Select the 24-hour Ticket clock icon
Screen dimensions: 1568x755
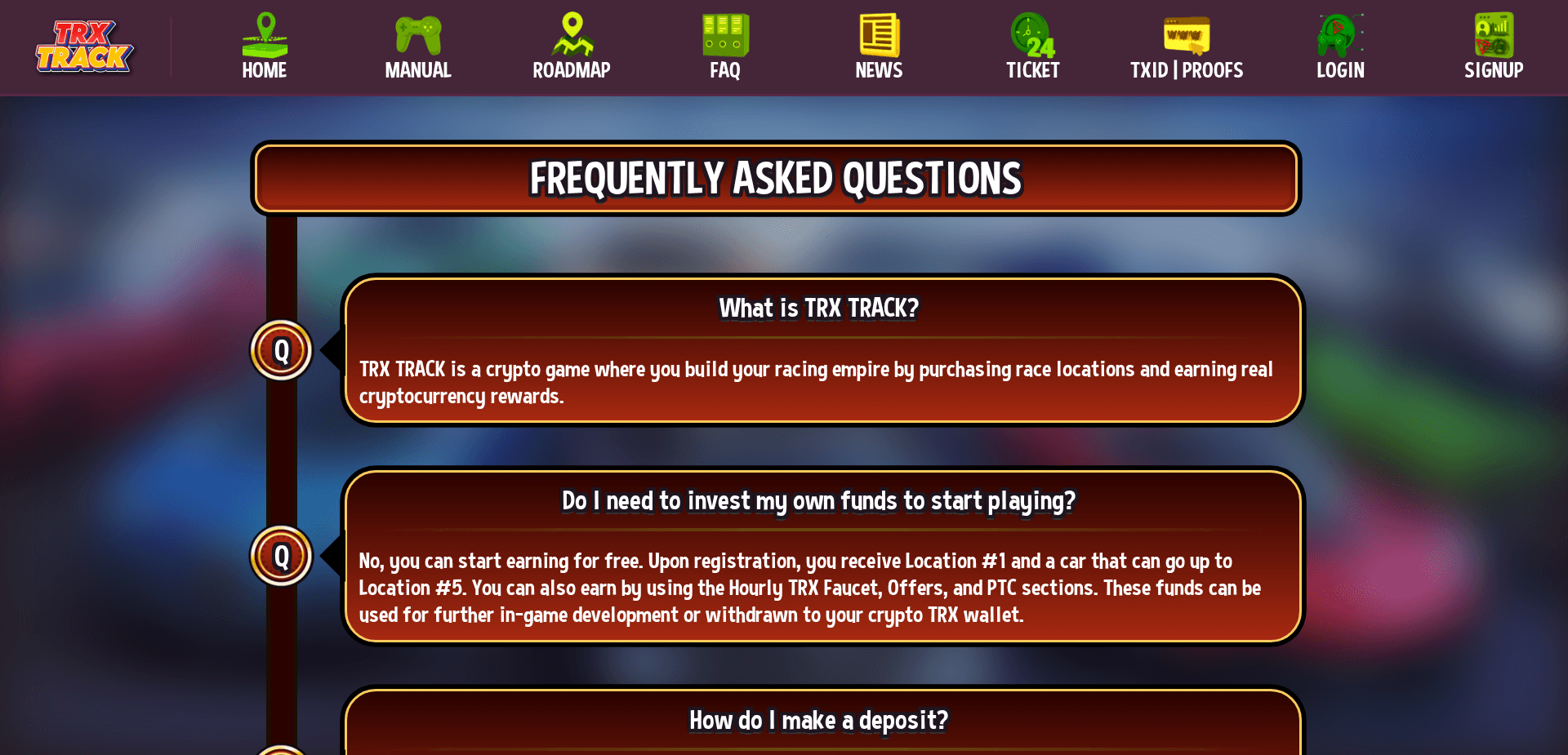click(1031, 33)
